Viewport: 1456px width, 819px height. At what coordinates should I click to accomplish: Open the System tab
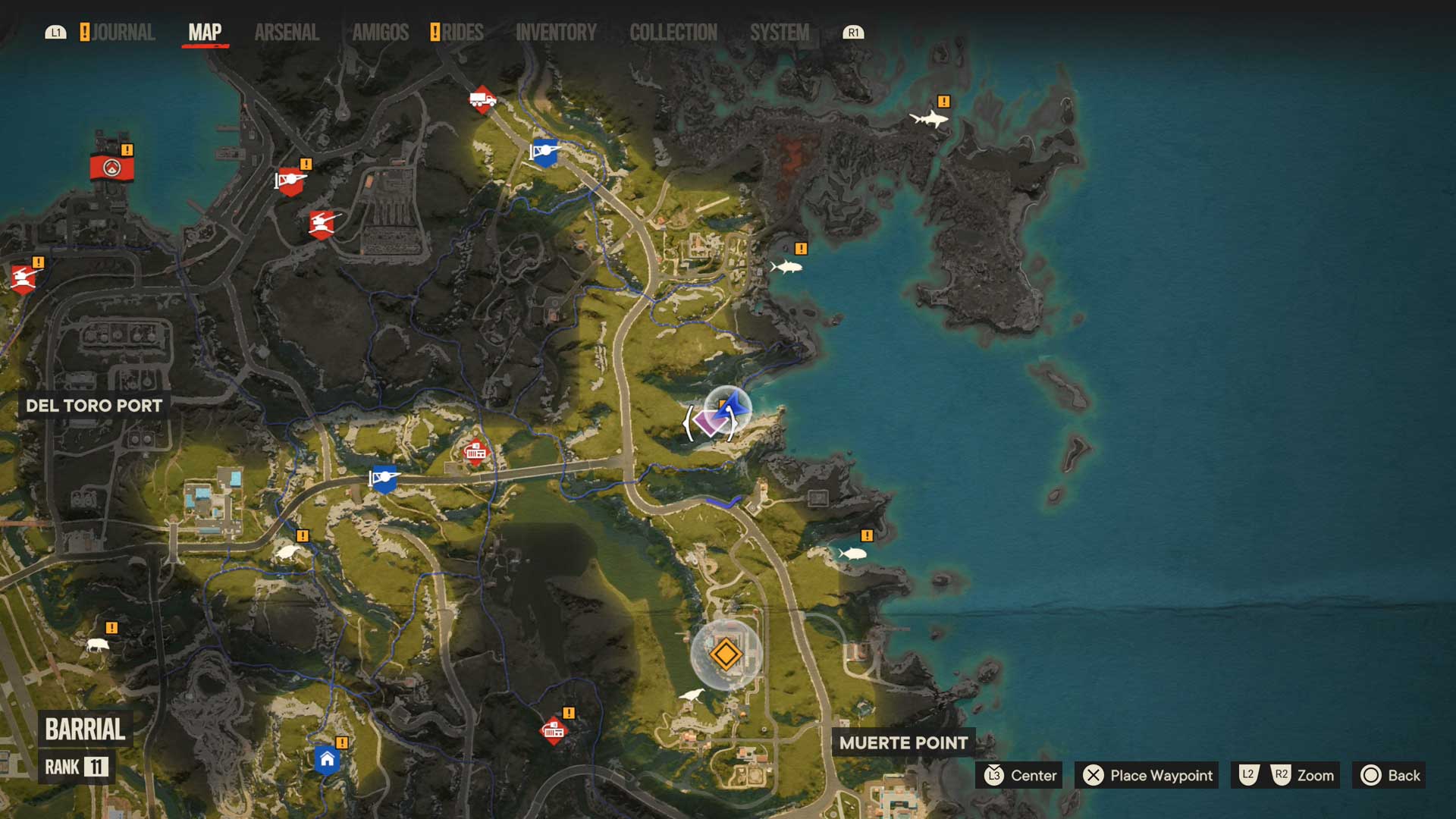click(779, 33)
